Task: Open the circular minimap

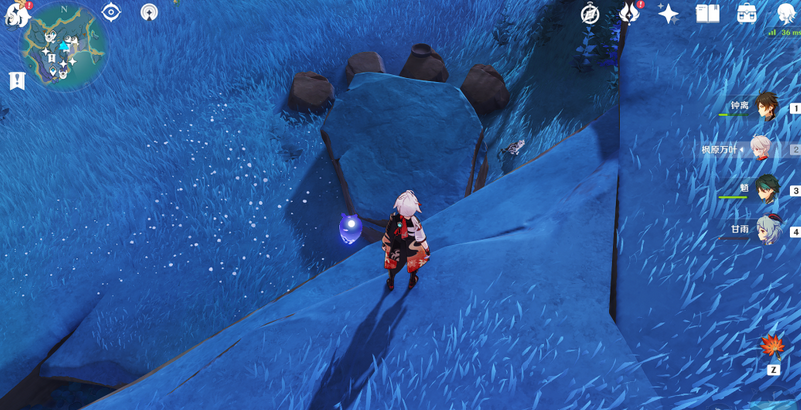Action: tap(65, 46)
